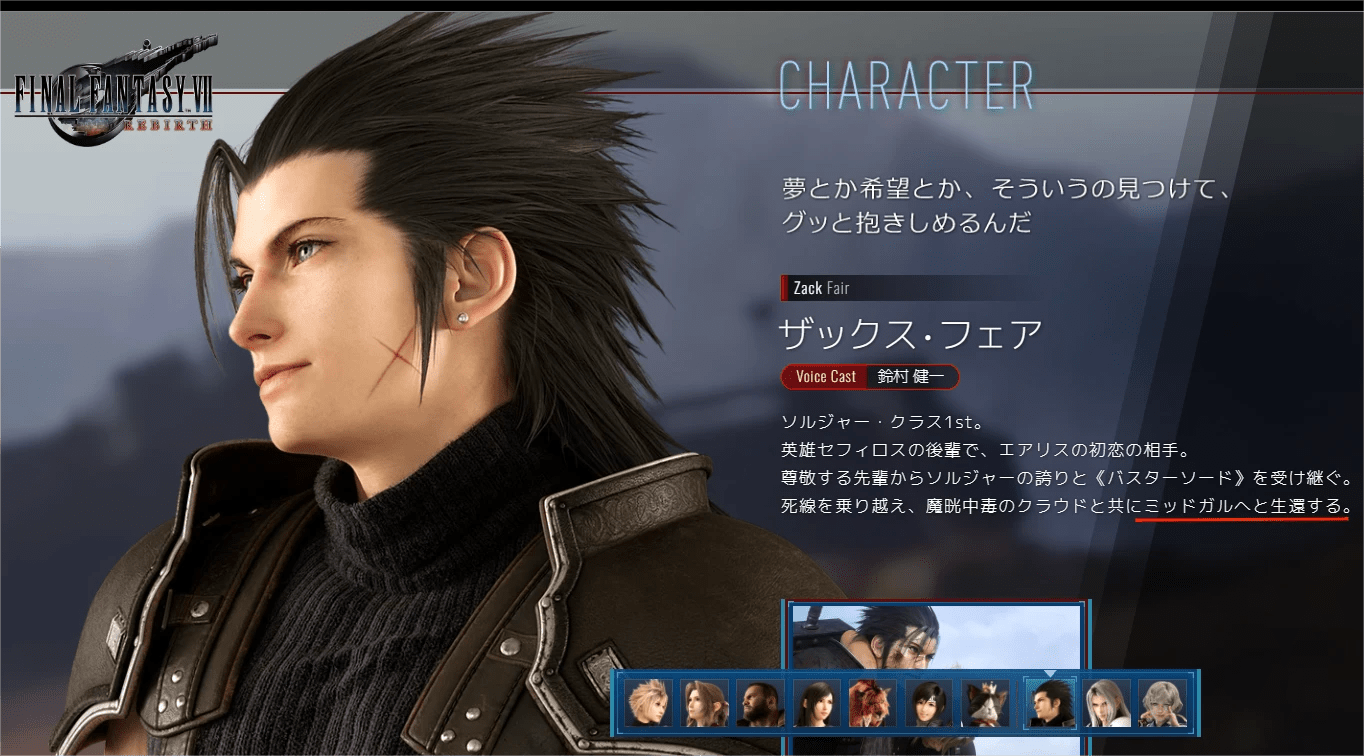Screen dimensions: 1364x756
Task: Open Barret's bearded character portrait
Action: pos(761,703)
